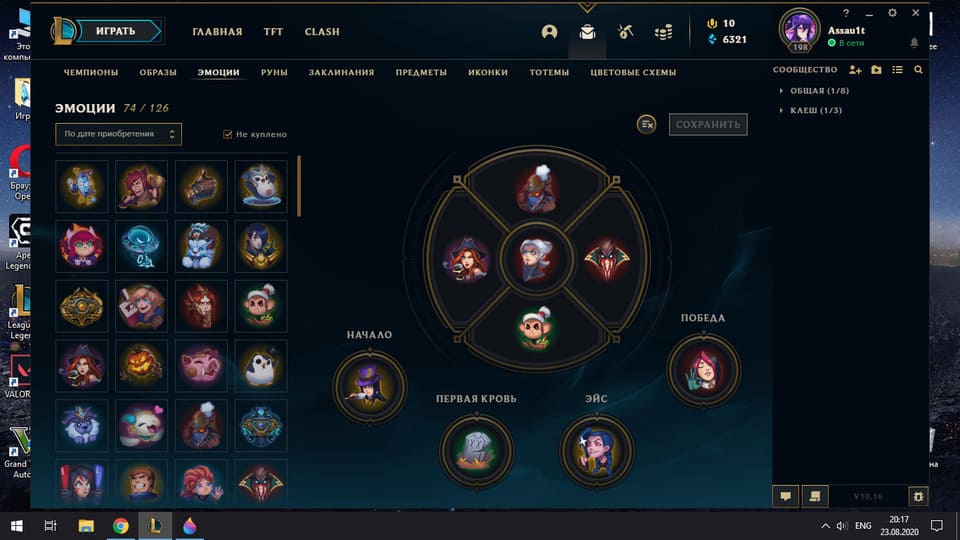
Task: Switch to the ТОТЕМЫ tab
Action: pos(549,72)
